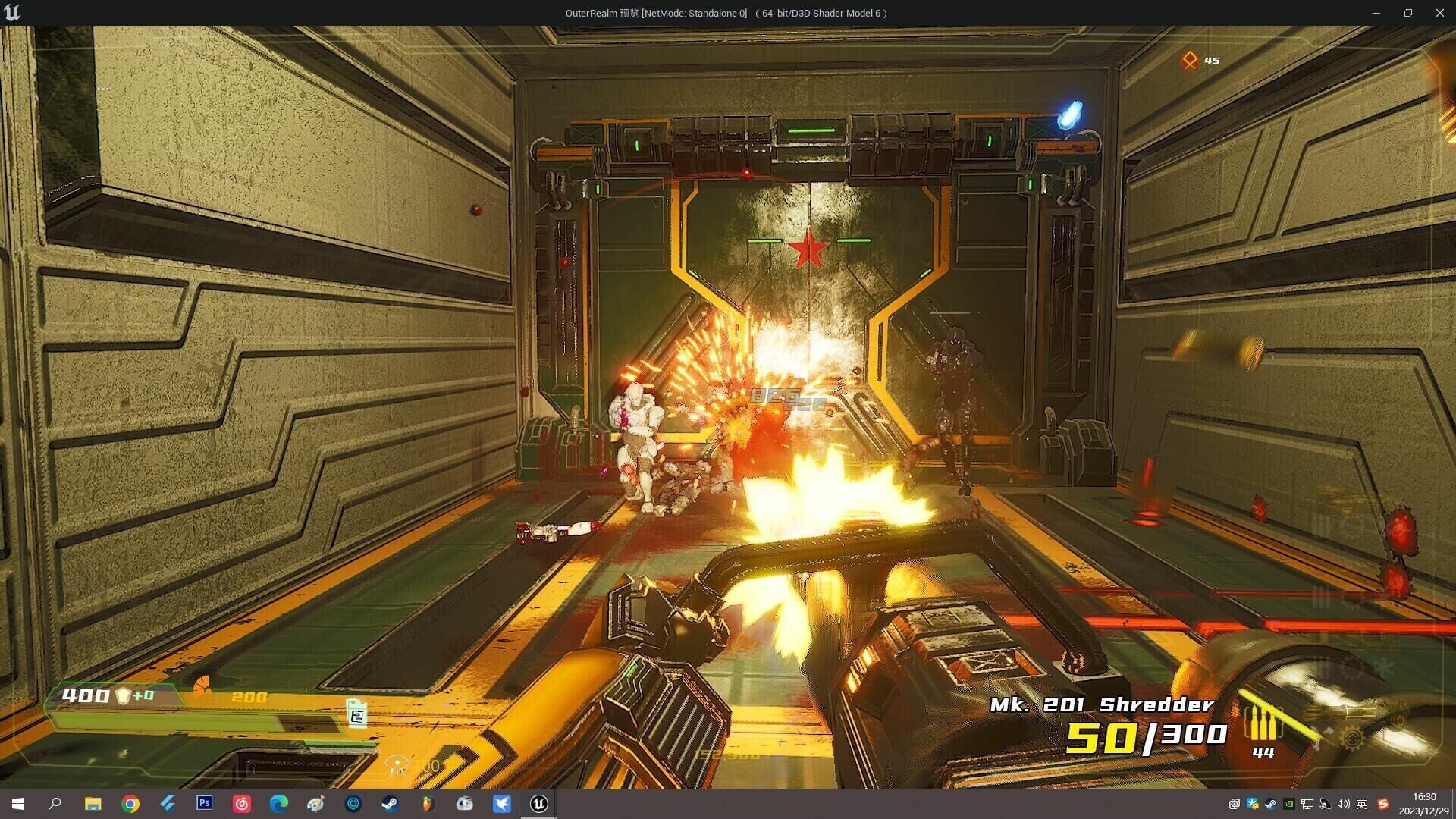Open the Start menu
Viewport: 1456px width, 819px height.
click(17, 804)
